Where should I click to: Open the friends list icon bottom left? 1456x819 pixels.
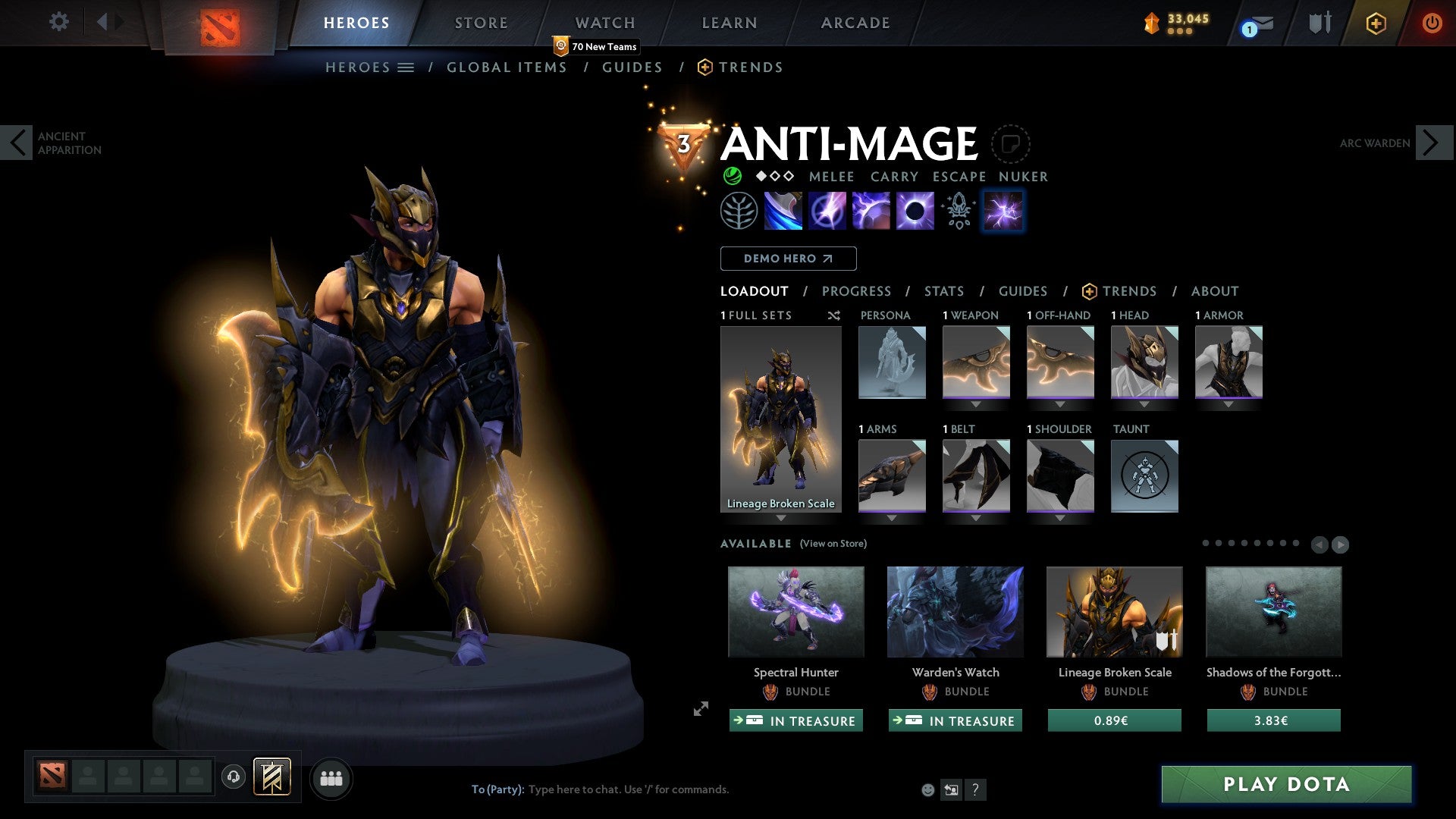[x=331, y=778]
